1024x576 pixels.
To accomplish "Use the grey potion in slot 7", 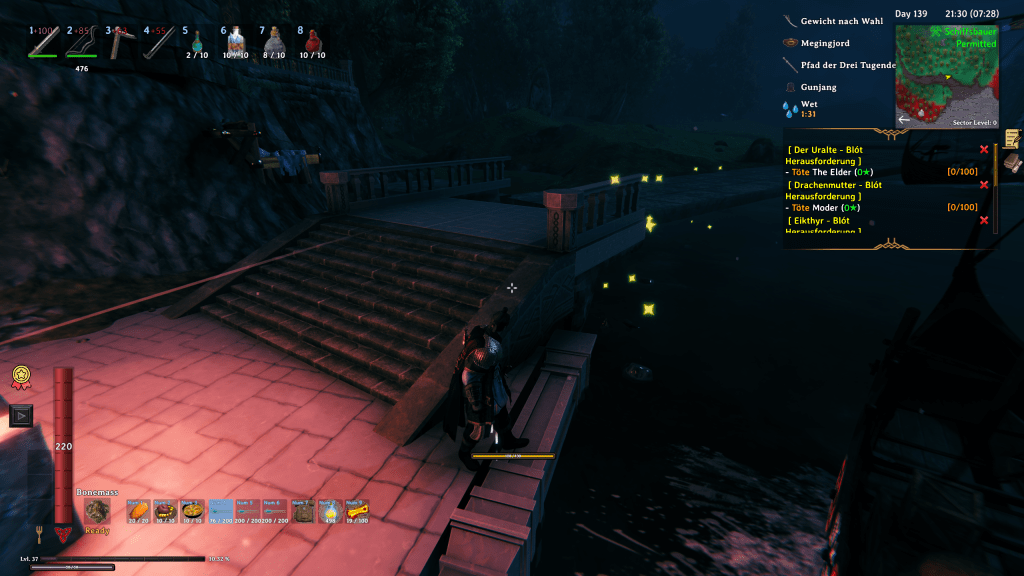I will (274, 41).
